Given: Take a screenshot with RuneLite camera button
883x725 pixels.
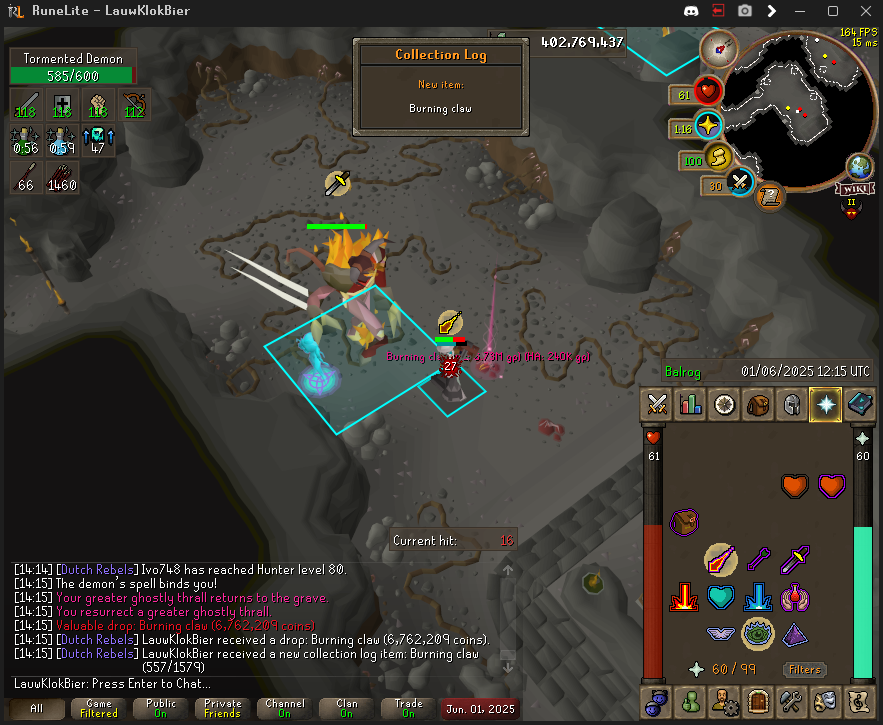Looking at the screenshot, I should point(745,11).
